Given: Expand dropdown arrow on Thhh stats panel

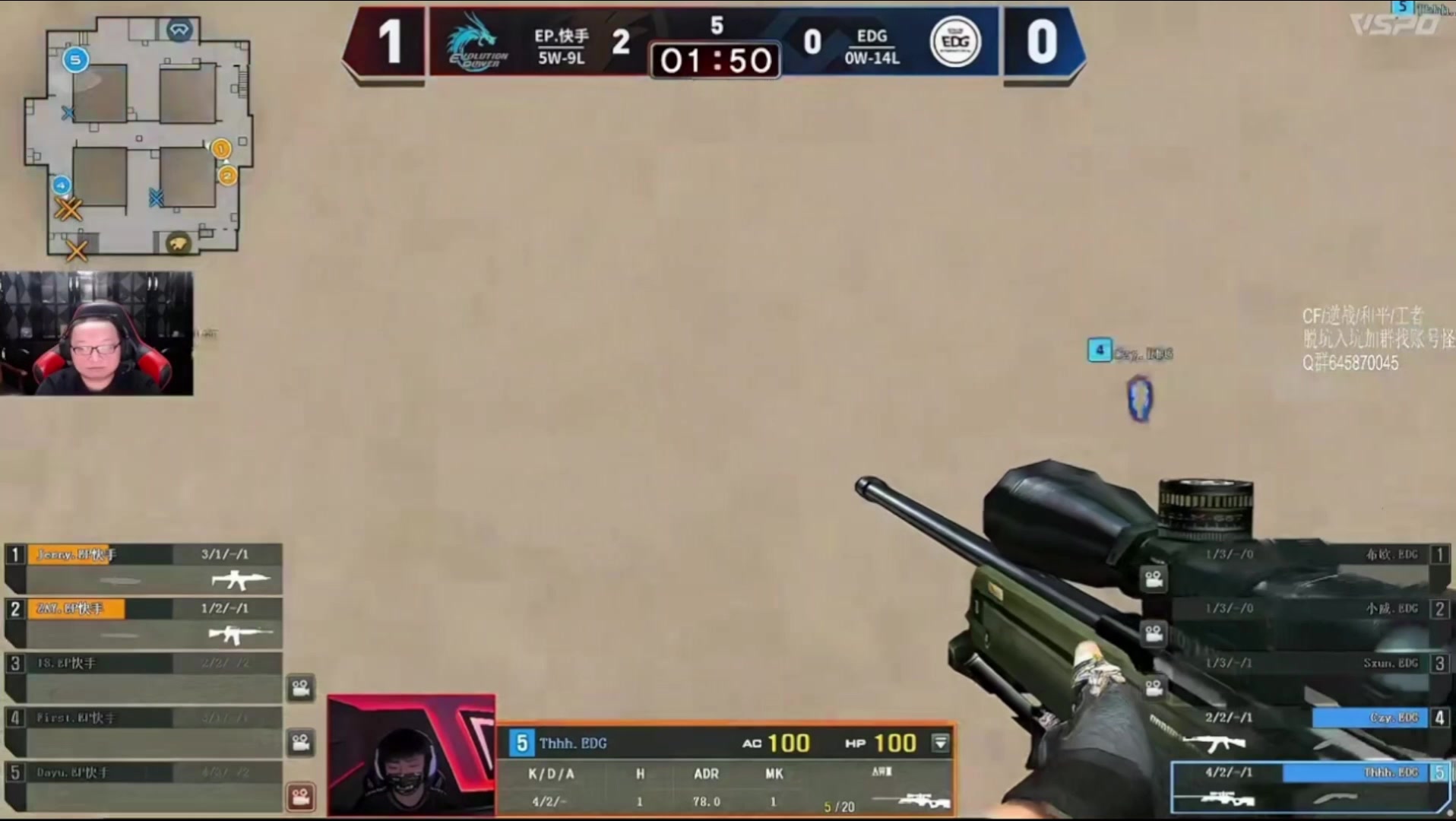Looking at the screenshot, I should pos(941,743).
